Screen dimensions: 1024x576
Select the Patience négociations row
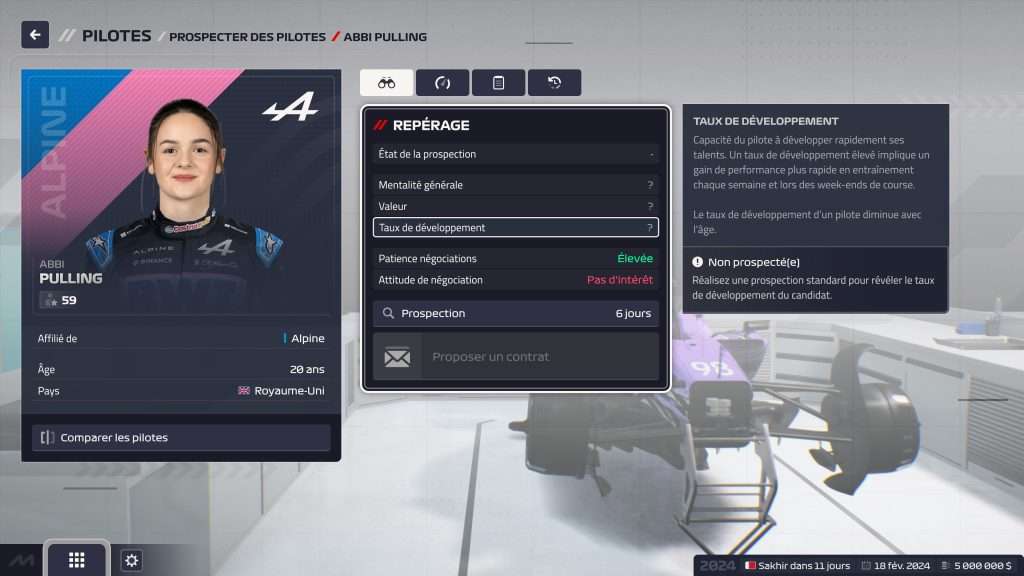pyautogui.click(x=515, y=259)
